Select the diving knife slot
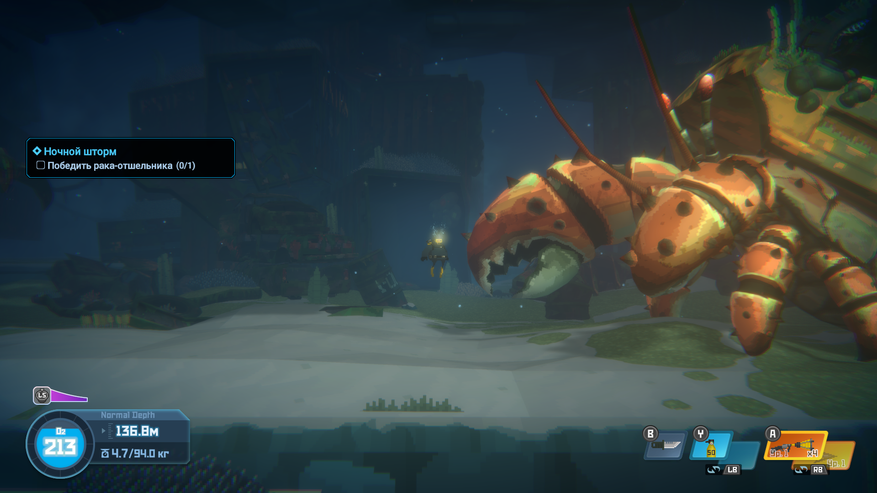The height and width of the screenshot is (493, 877). [x=665, y=447]
